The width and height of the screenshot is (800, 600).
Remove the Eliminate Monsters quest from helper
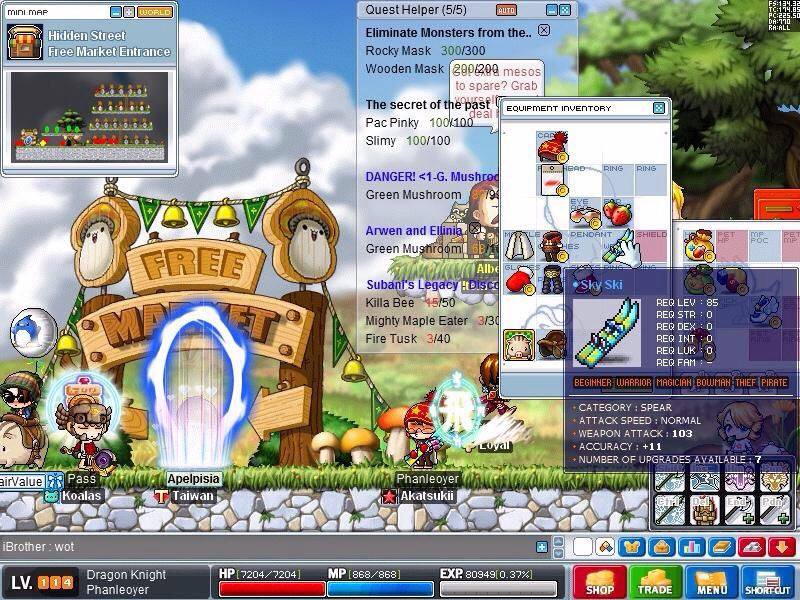(544, 31)
